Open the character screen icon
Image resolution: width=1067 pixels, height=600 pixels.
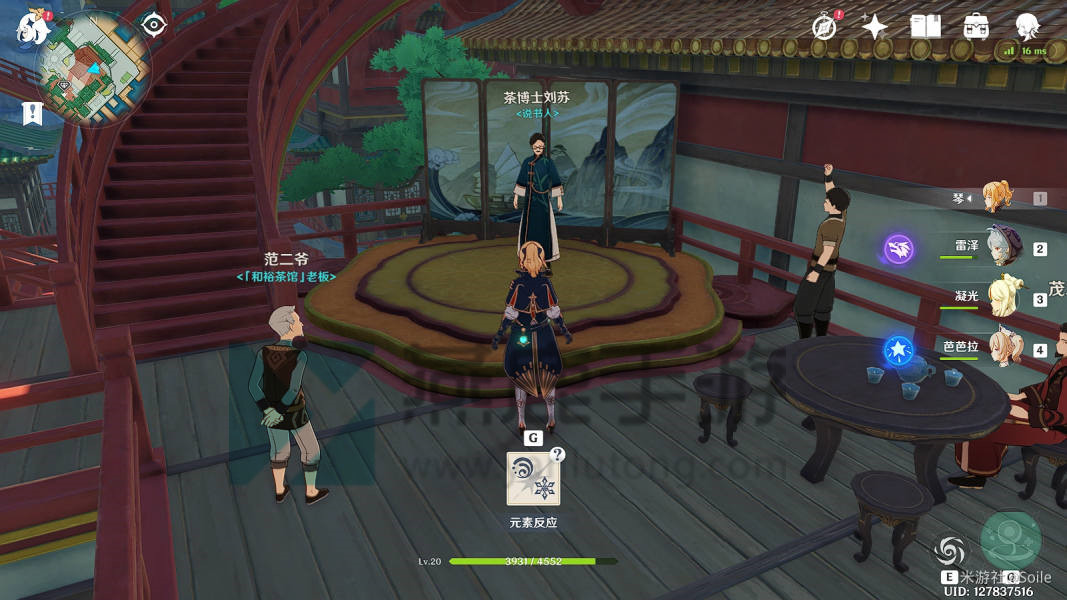tap(1027, 27)
